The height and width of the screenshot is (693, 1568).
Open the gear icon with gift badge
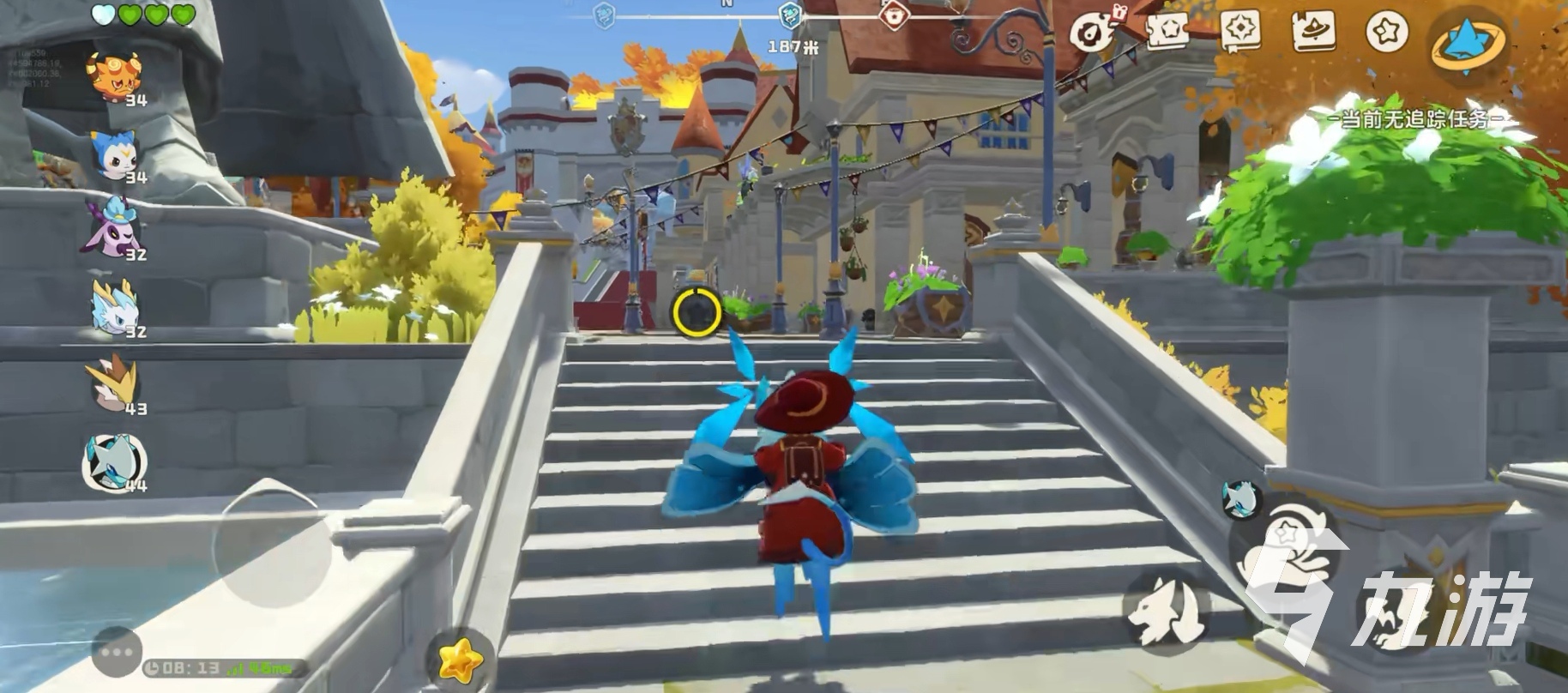(x=1093, y=32)
